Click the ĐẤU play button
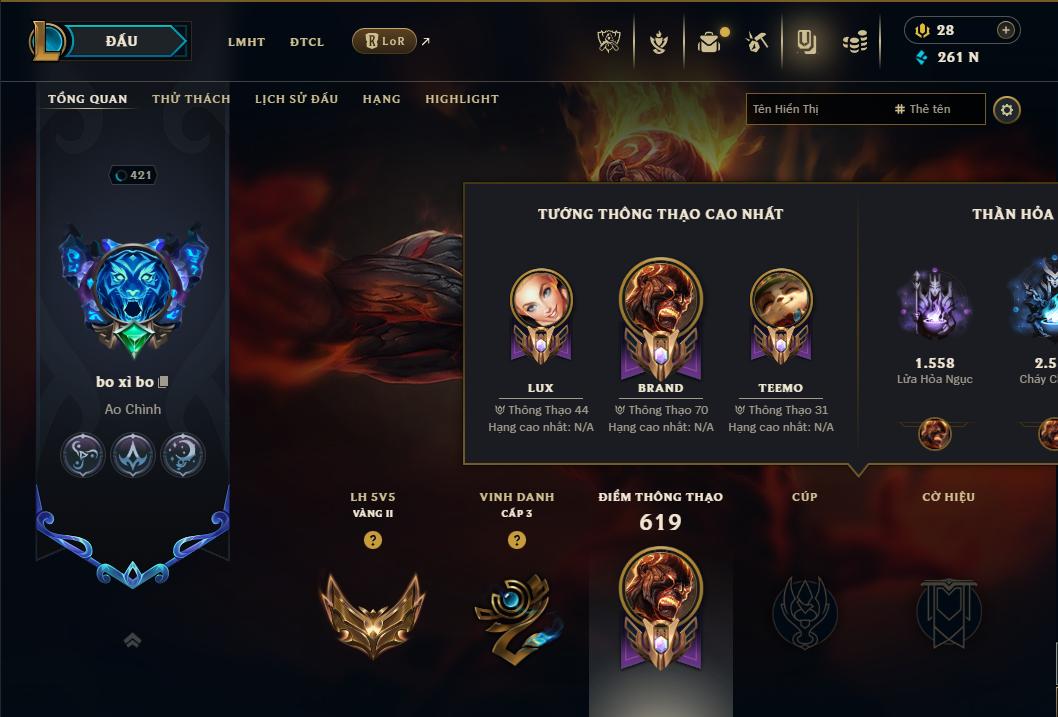The image size is (1058, 717). (x=121, y=41)
